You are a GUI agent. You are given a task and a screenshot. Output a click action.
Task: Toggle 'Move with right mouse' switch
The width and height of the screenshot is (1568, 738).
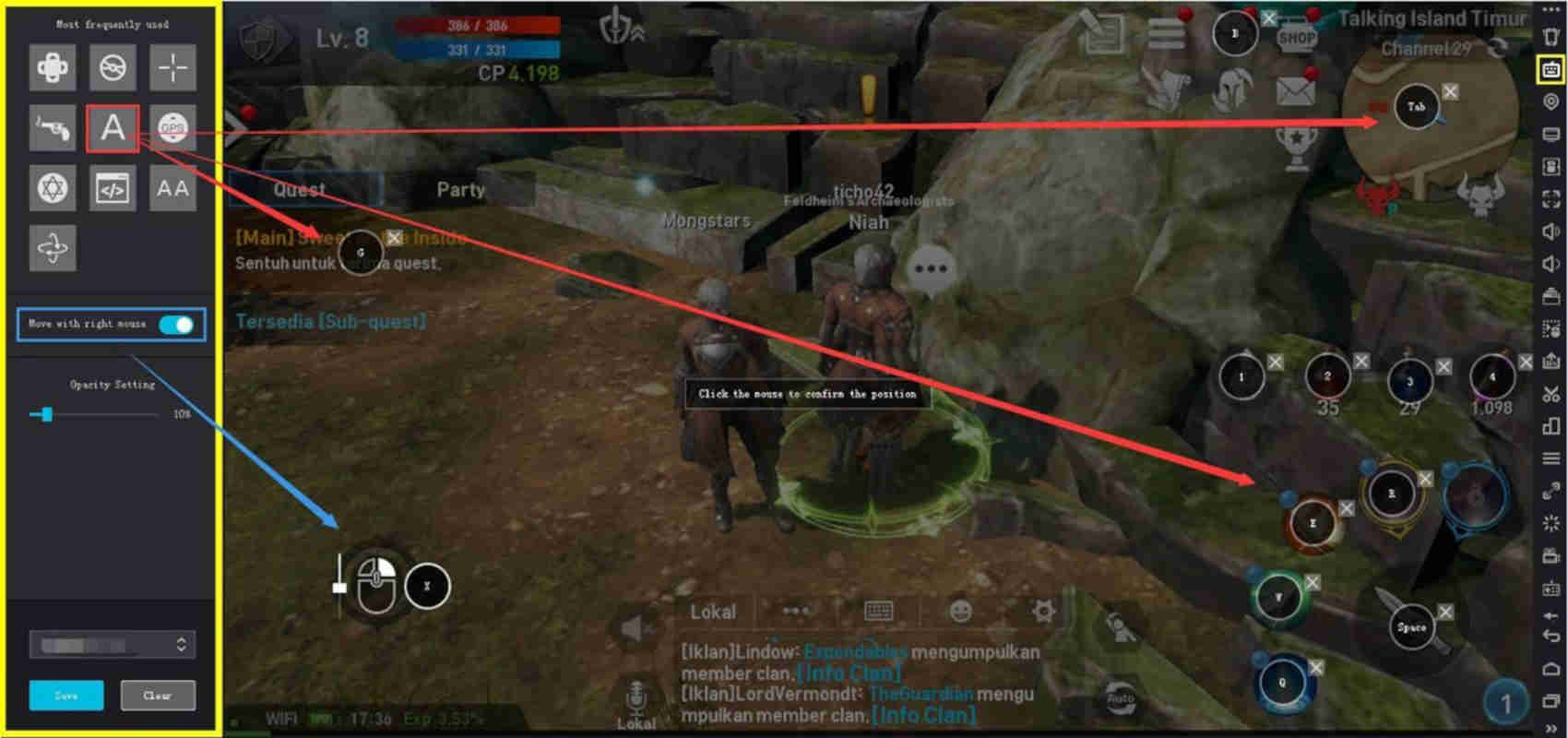176,324
